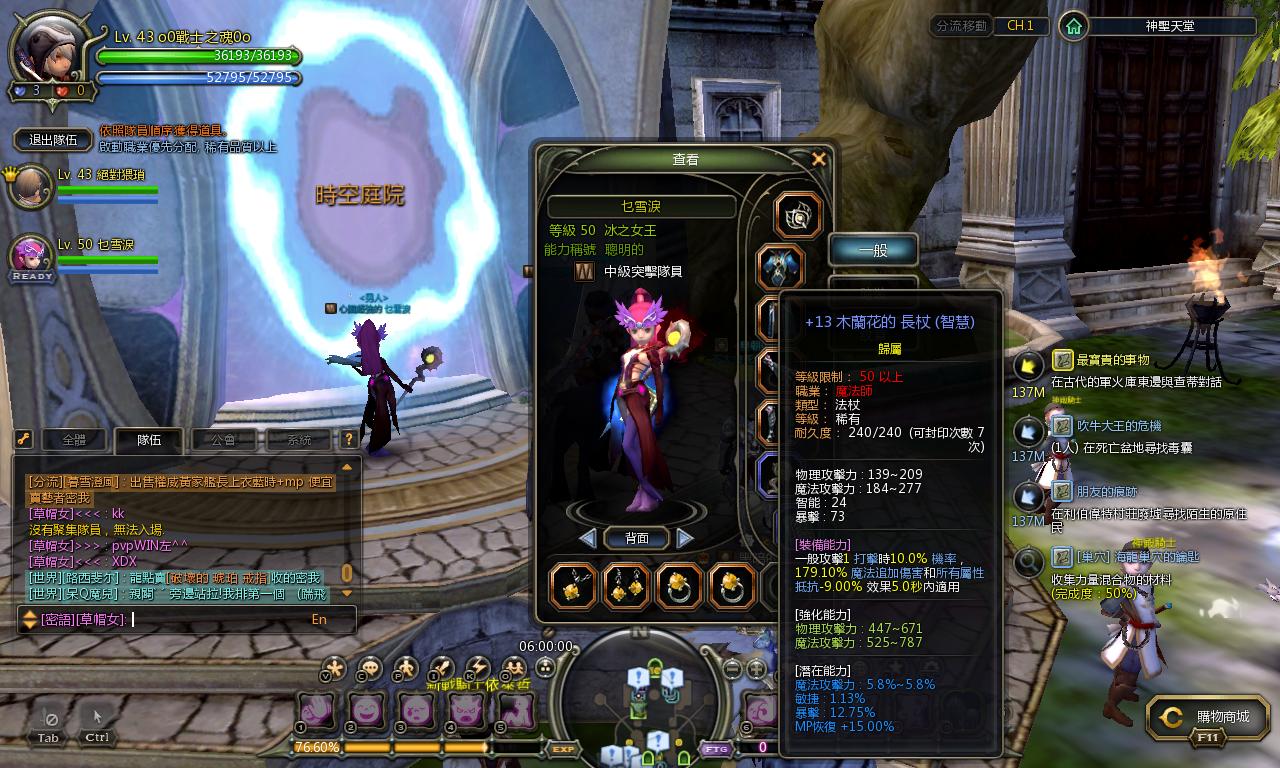
Task: Switch to the 系統 system chat tab
Action: [298, 440]
